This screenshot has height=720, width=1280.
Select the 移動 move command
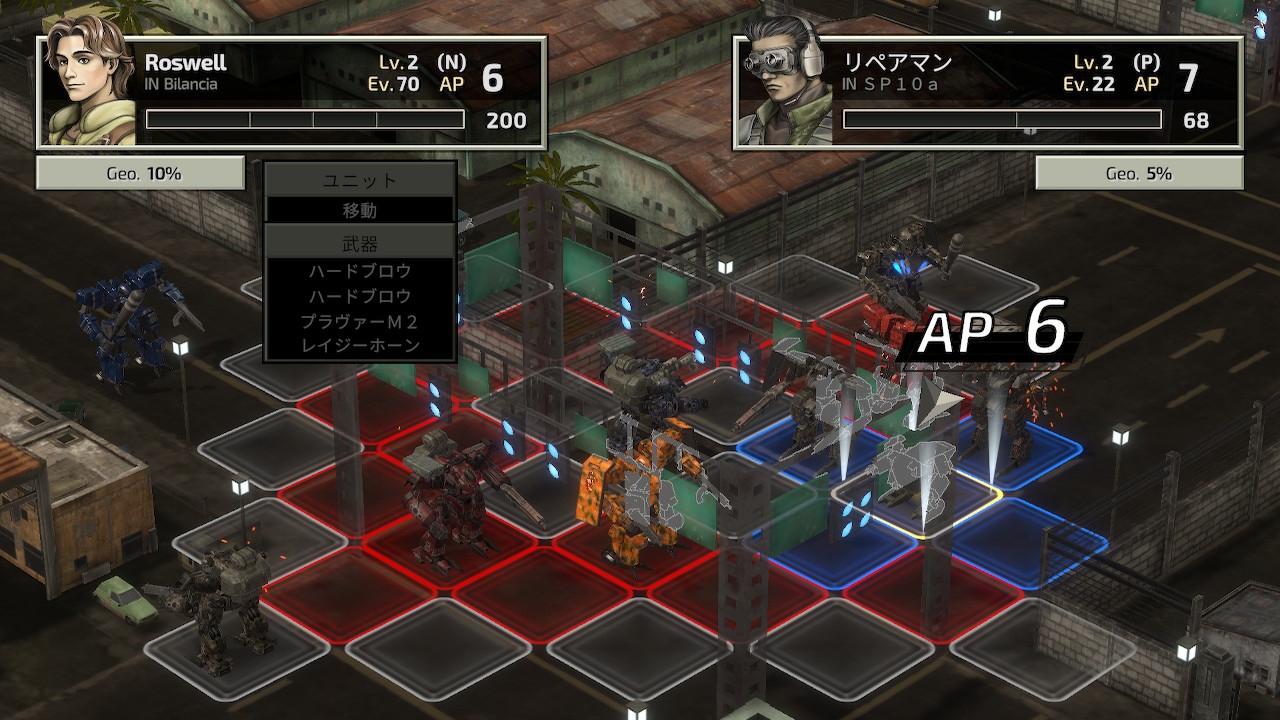[360, 211]
